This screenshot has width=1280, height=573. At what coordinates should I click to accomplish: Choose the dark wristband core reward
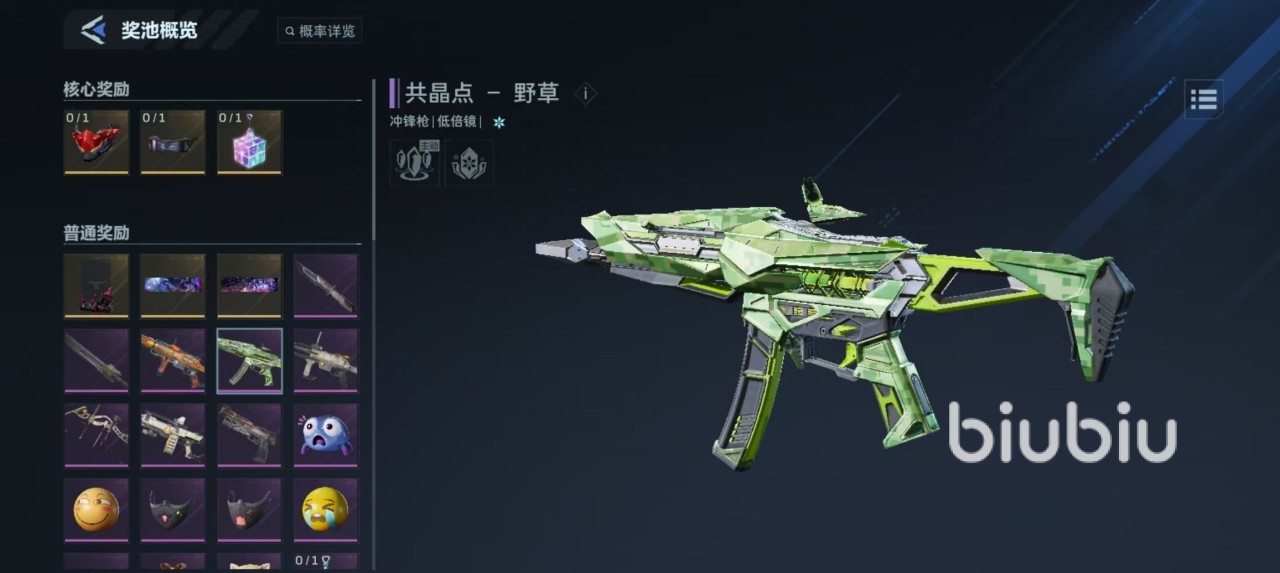(172, 144)
